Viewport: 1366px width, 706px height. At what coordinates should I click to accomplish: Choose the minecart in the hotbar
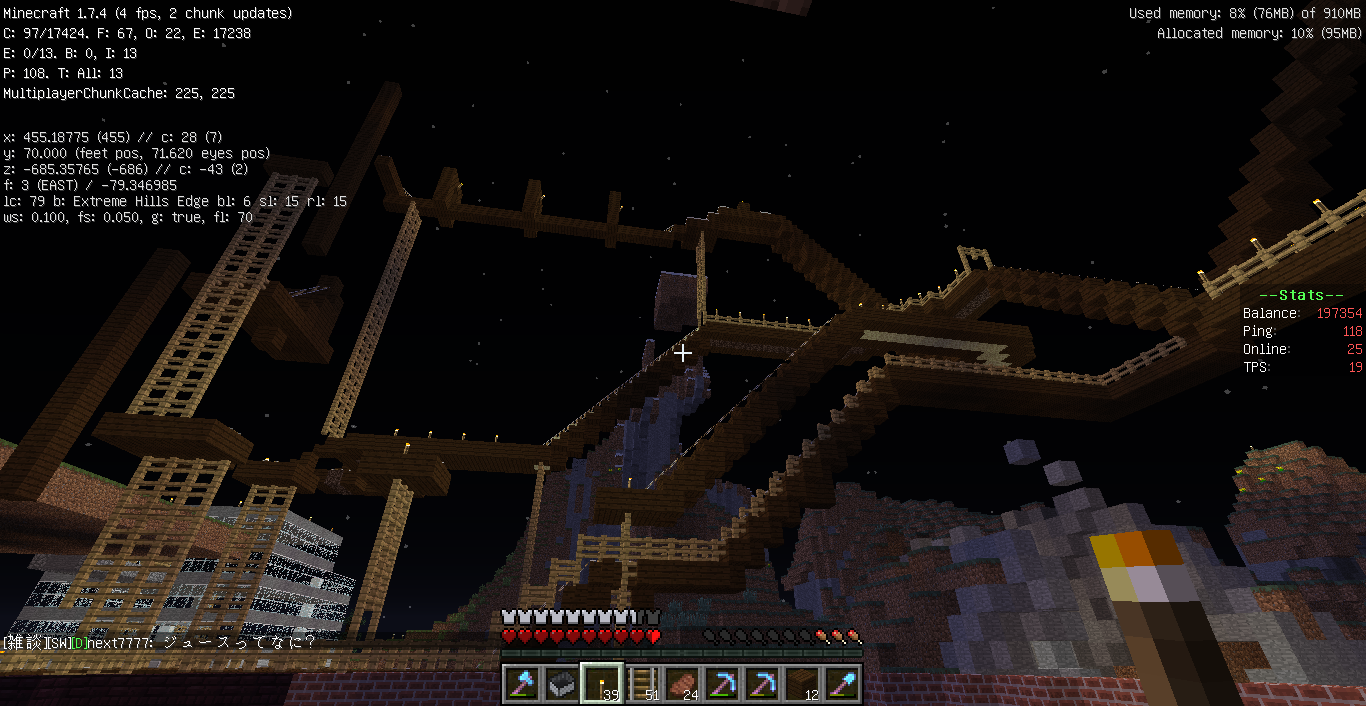(562, 684)
